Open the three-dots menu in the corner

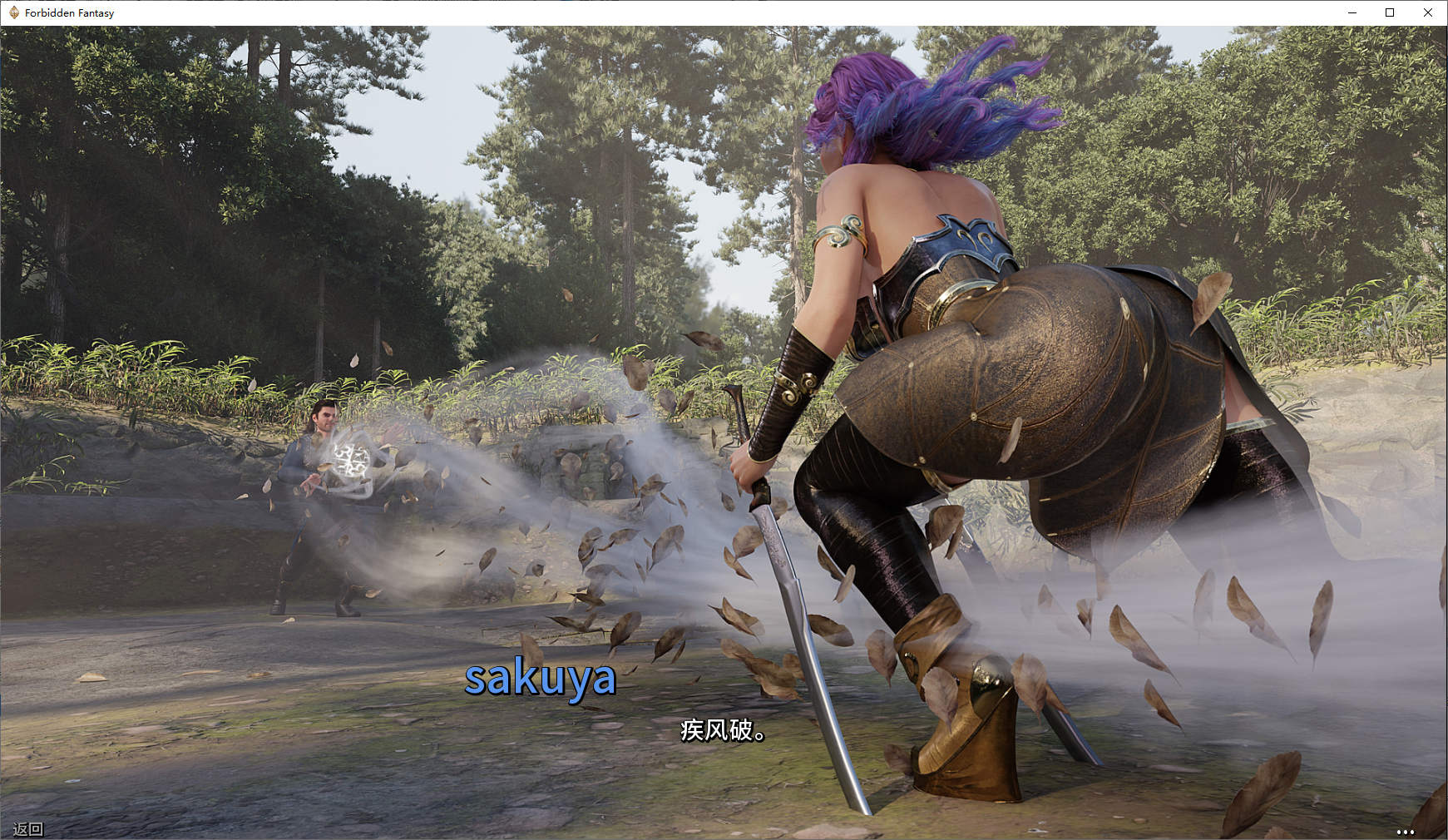pyautogui.click(x=1405, y=831)
